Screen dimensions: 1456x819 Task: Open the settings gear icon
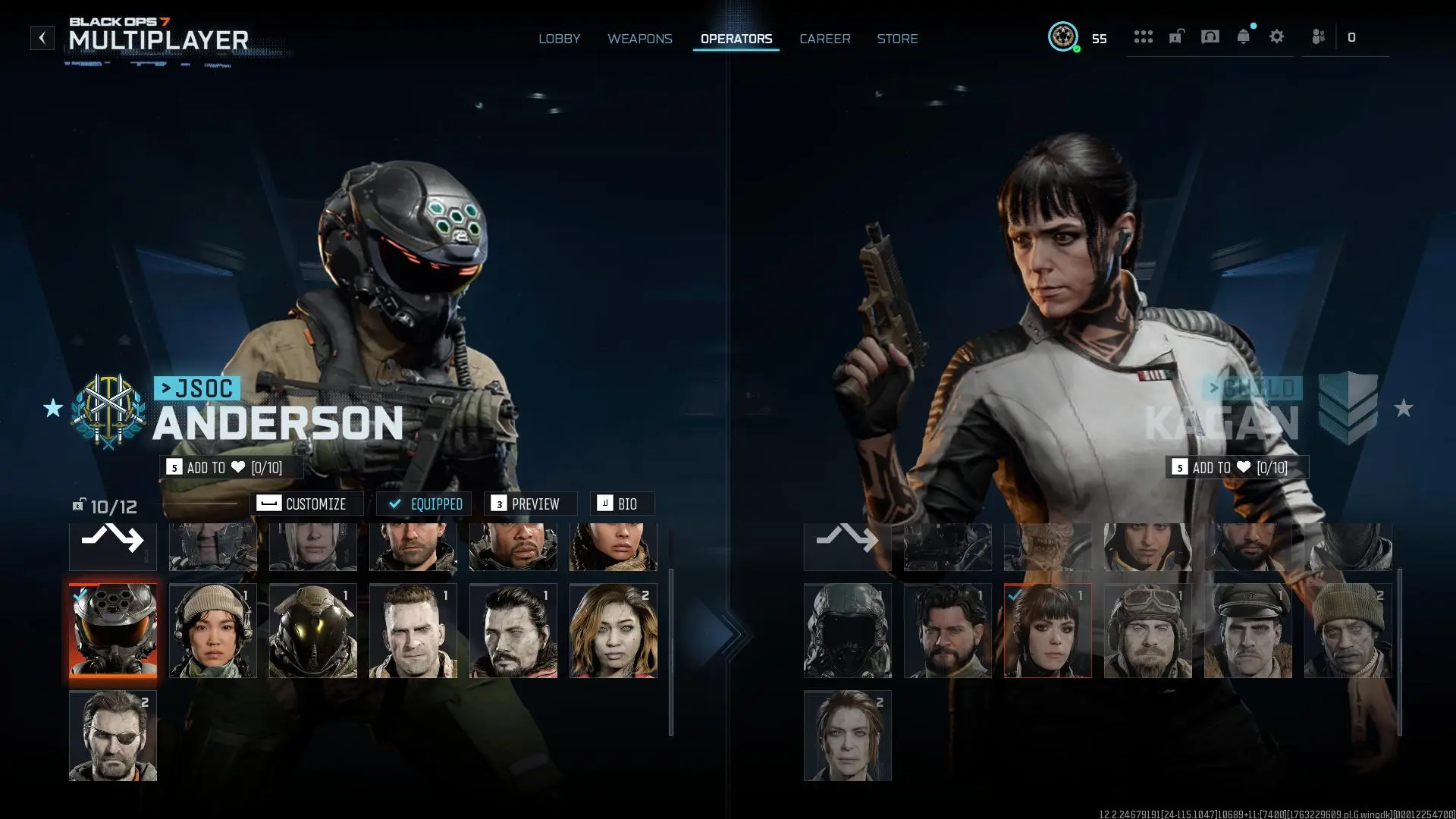pyautogui.click(x=1277, y=36)
